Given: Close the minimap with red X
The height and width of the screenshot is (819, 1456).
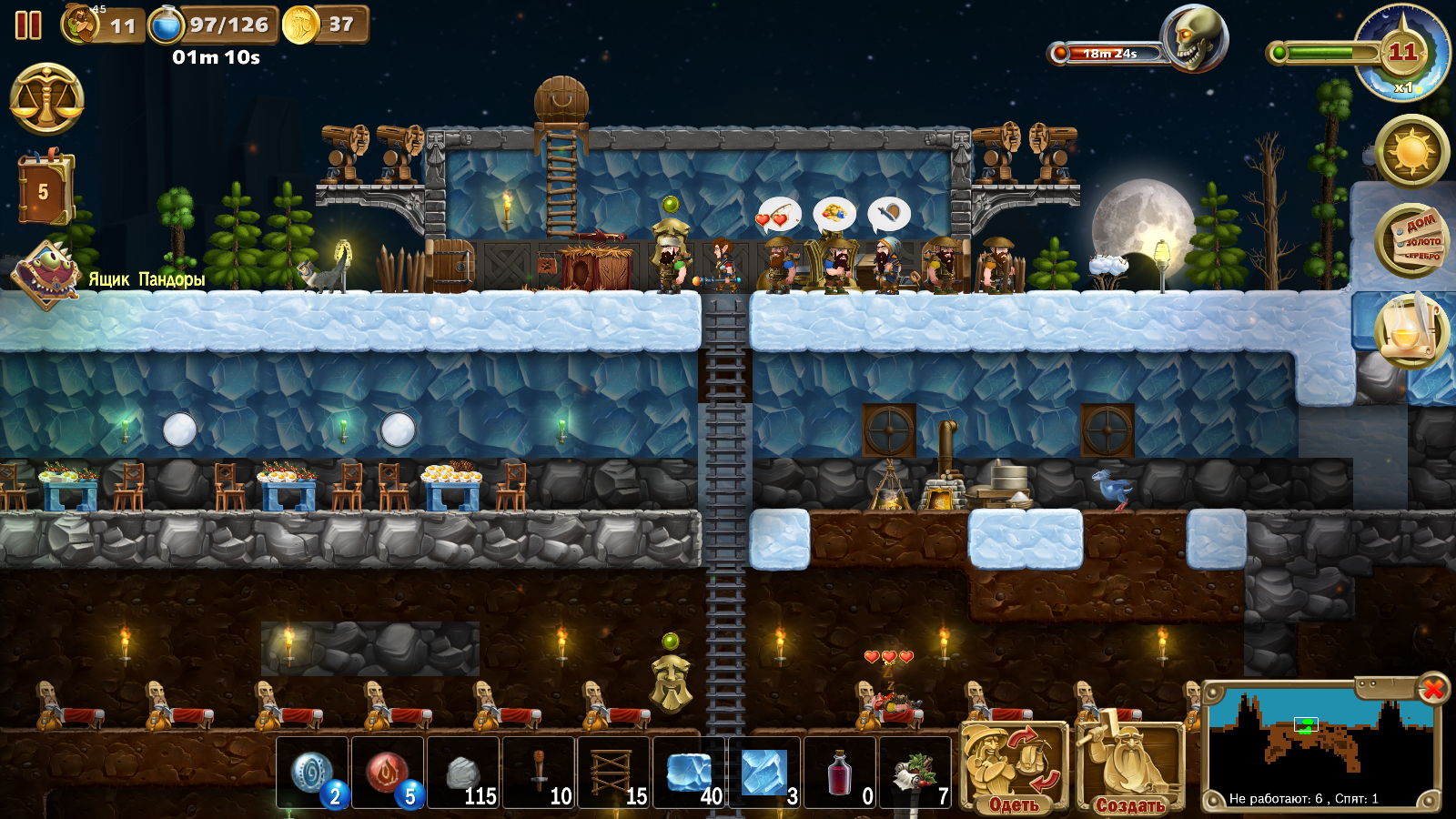Looking at the screenshot, I should tap(1432, 689).
